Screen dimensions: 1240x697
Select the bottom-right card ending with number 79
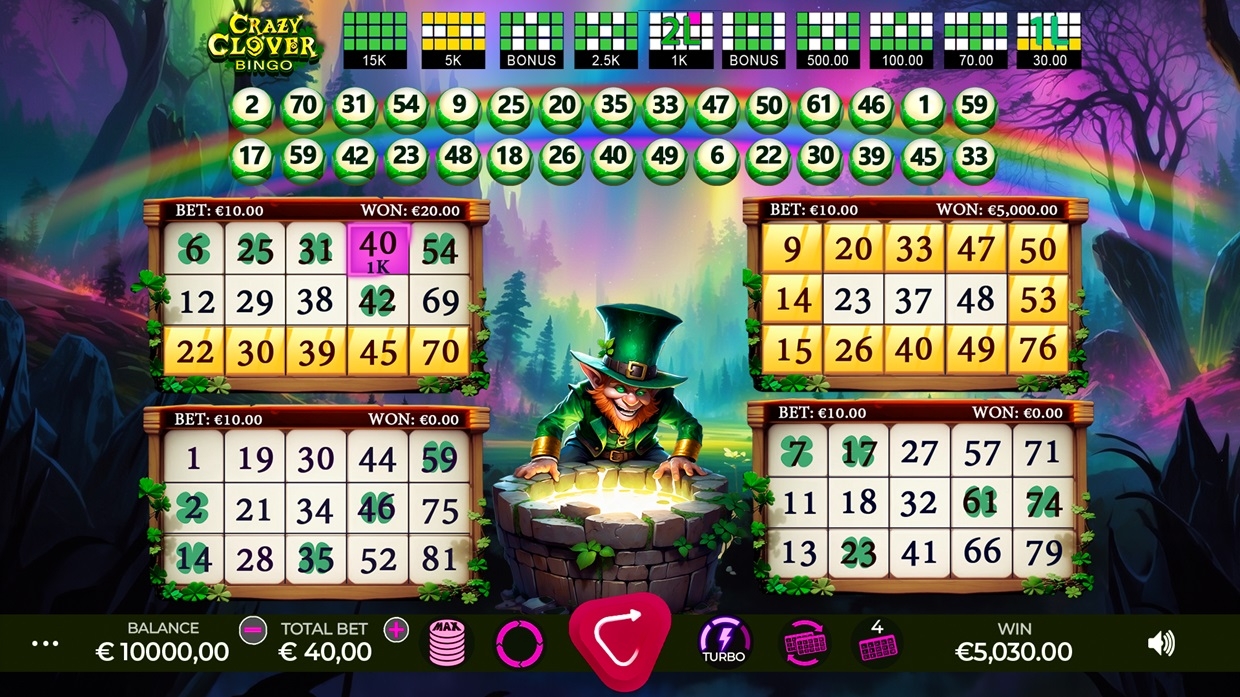pyautogui.click(x=920, y=501)
